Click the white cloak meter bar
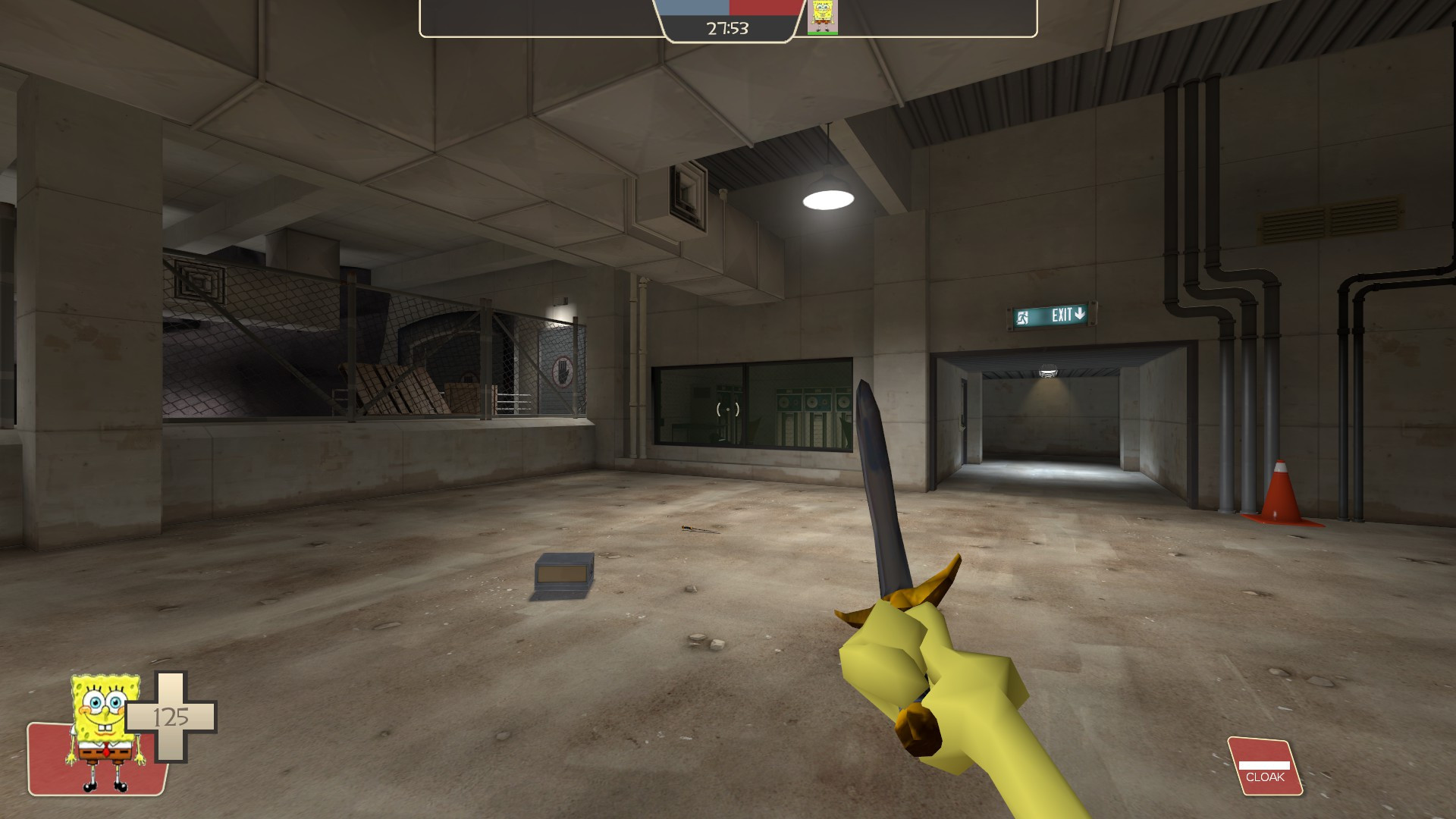1456x819 pixels. pos(1265,764)
